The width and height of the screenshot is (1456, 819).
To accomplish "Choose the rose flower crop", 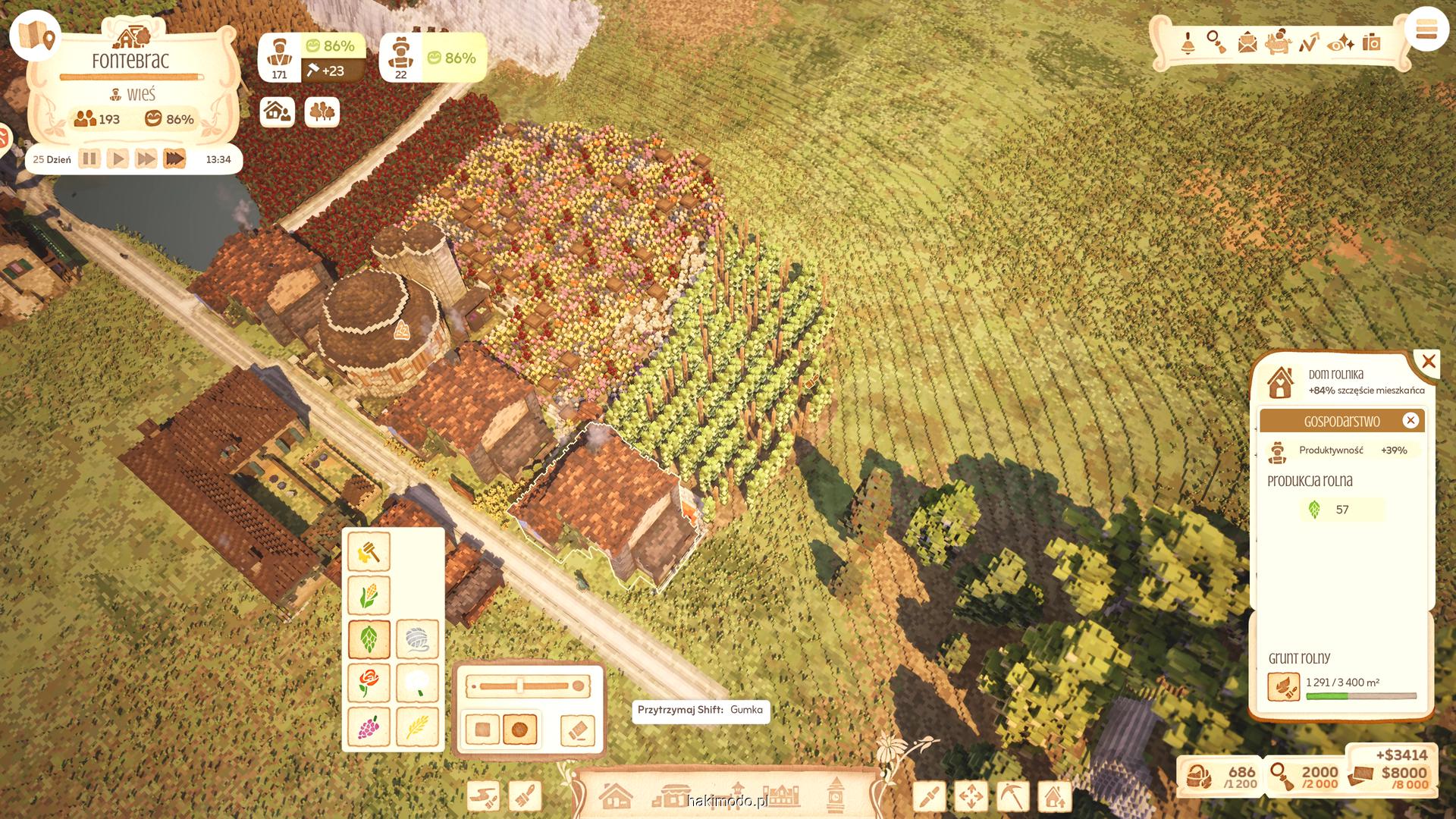I will [369, 682].
